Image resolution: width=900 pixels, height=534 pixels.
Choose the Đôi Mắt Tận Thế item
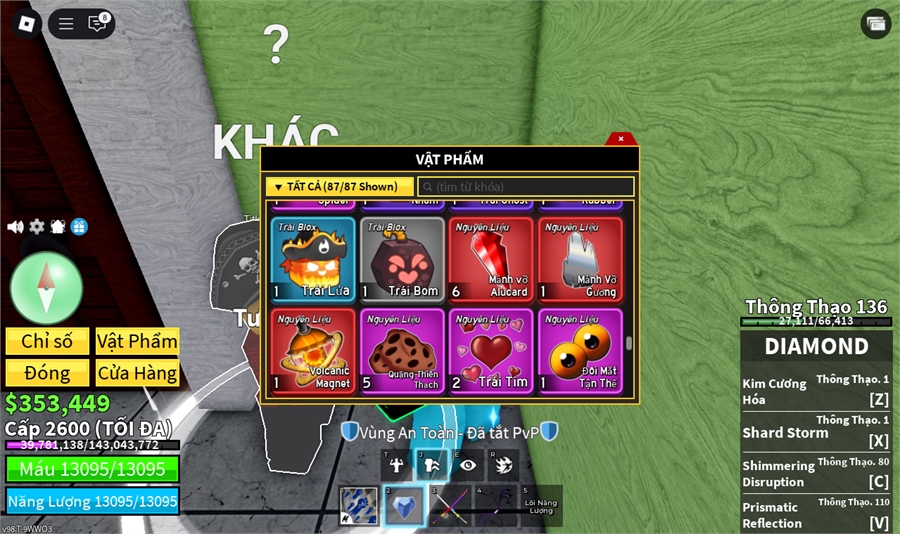click(x=580, y=351)
